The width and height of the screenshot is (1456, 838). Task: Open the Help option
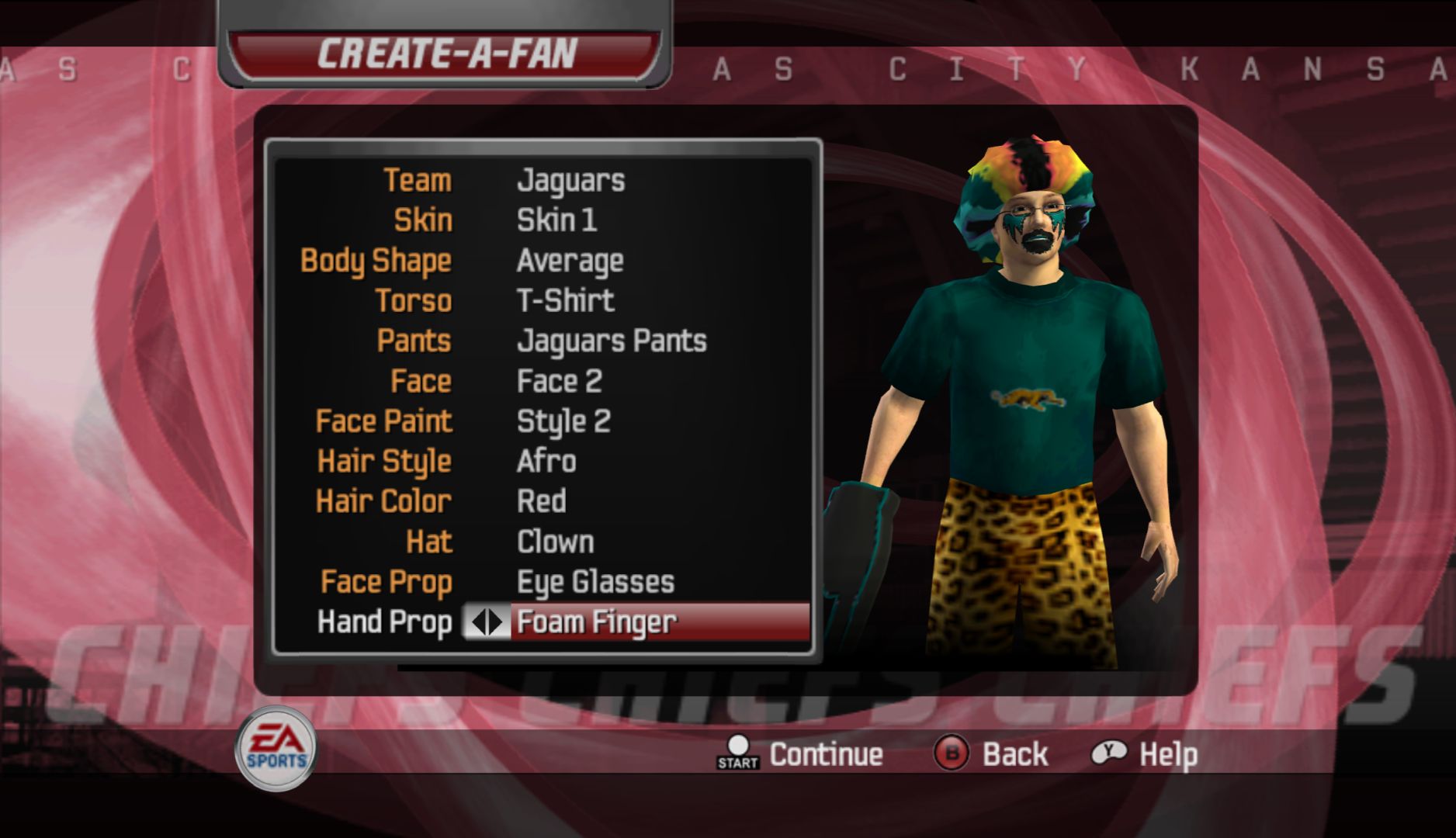(1145, 754)
